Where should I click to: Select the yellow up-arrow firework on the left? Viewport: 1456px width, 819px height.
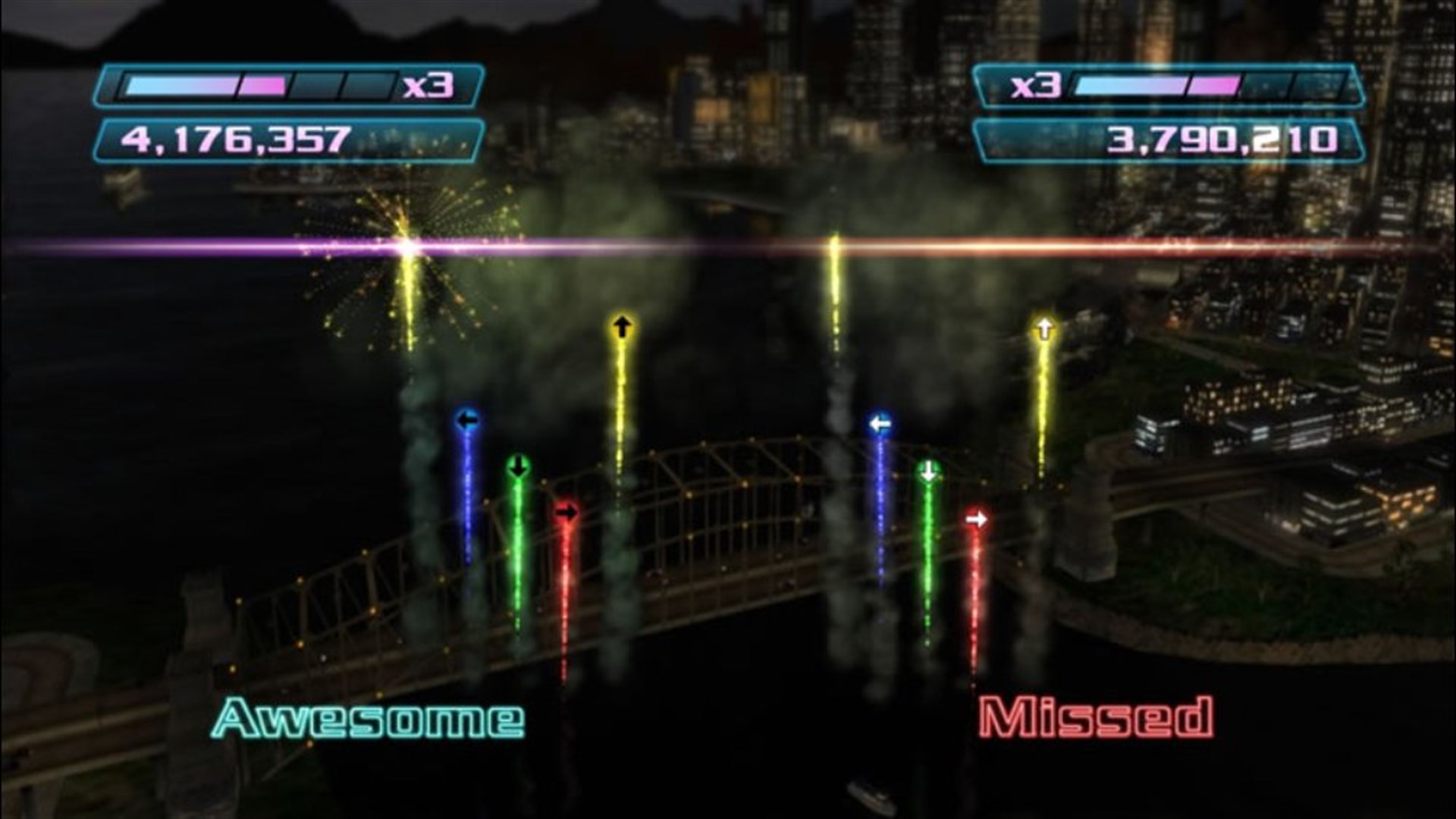click(623, 326)
